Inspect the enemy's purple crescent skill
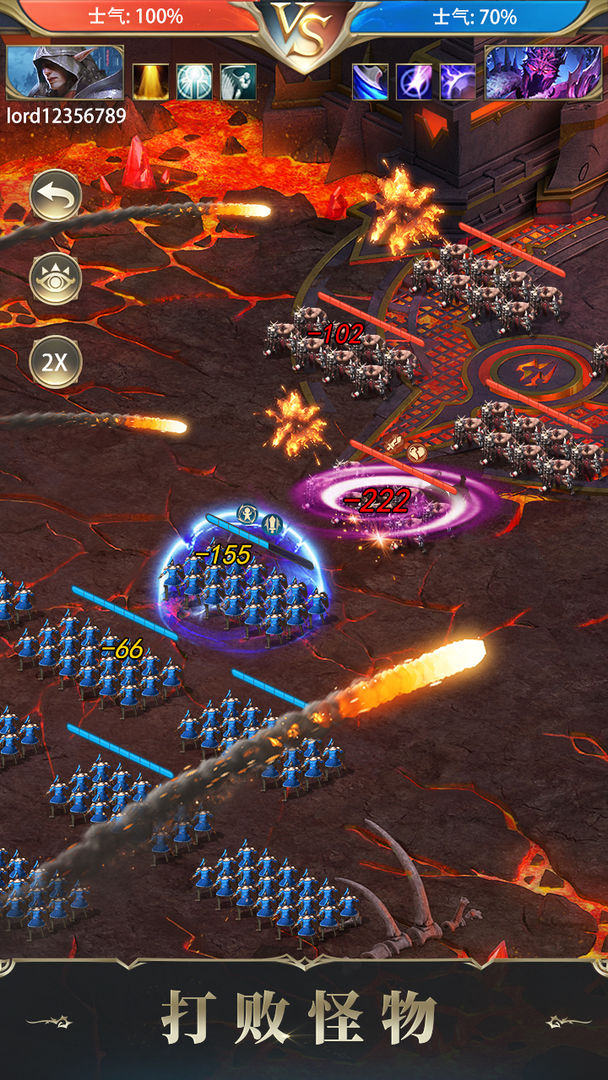The height and width of the screenshot is (1080, 608). tap(458, 82)
